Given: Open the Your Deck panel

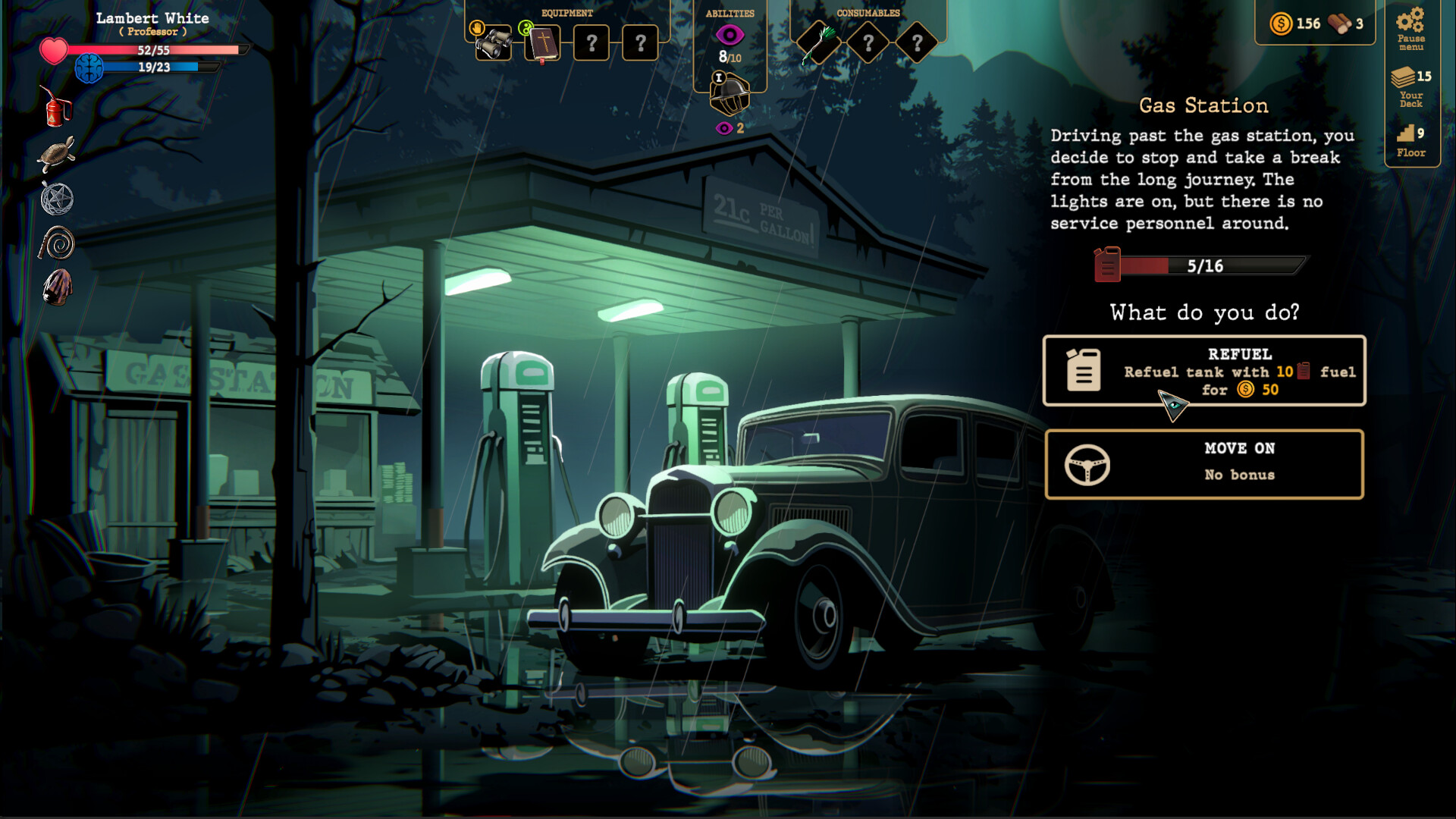Looking at the screenshot, I should coord(1411,84).
